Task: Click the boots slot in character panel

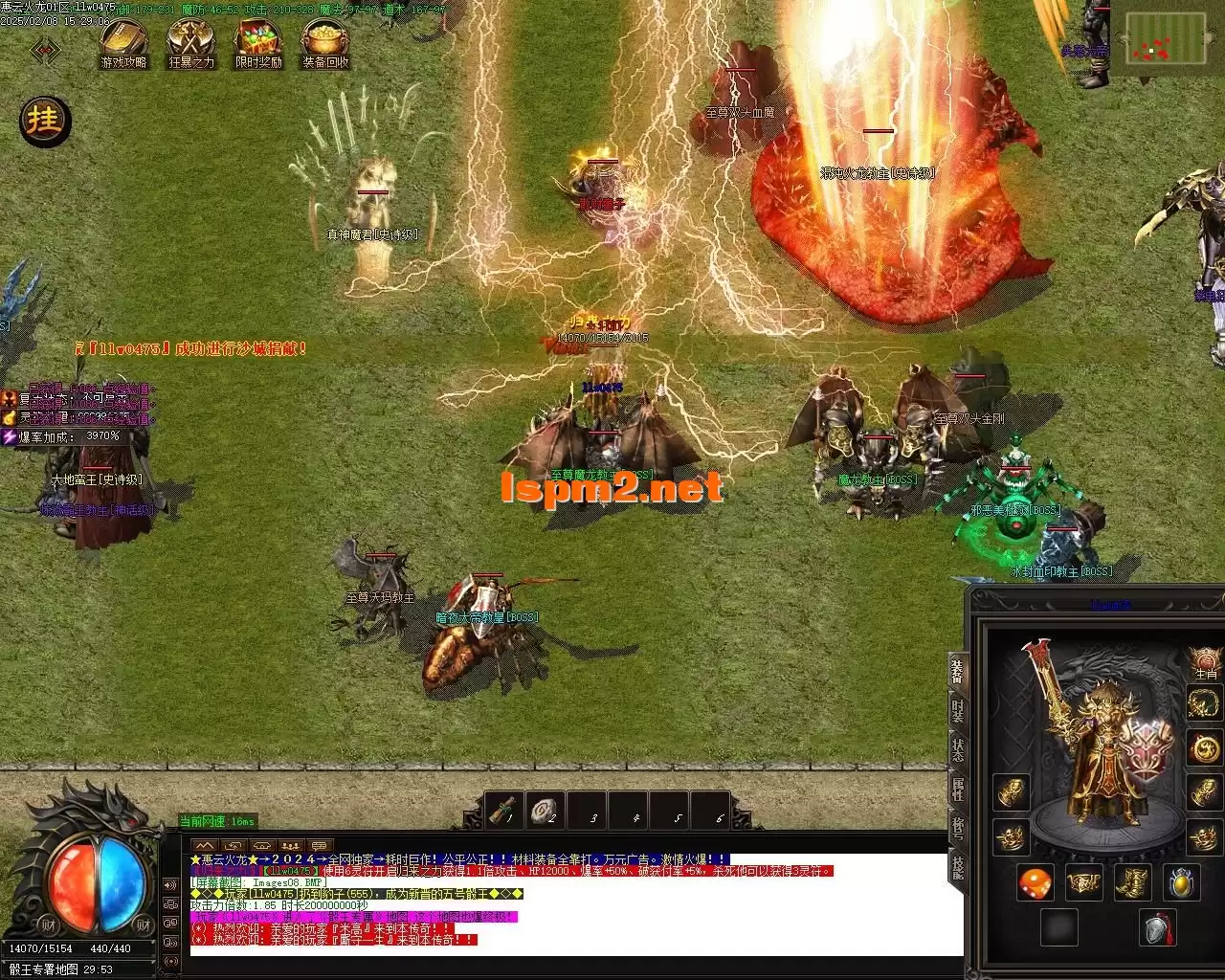Action: click(x=1133, y=882)
